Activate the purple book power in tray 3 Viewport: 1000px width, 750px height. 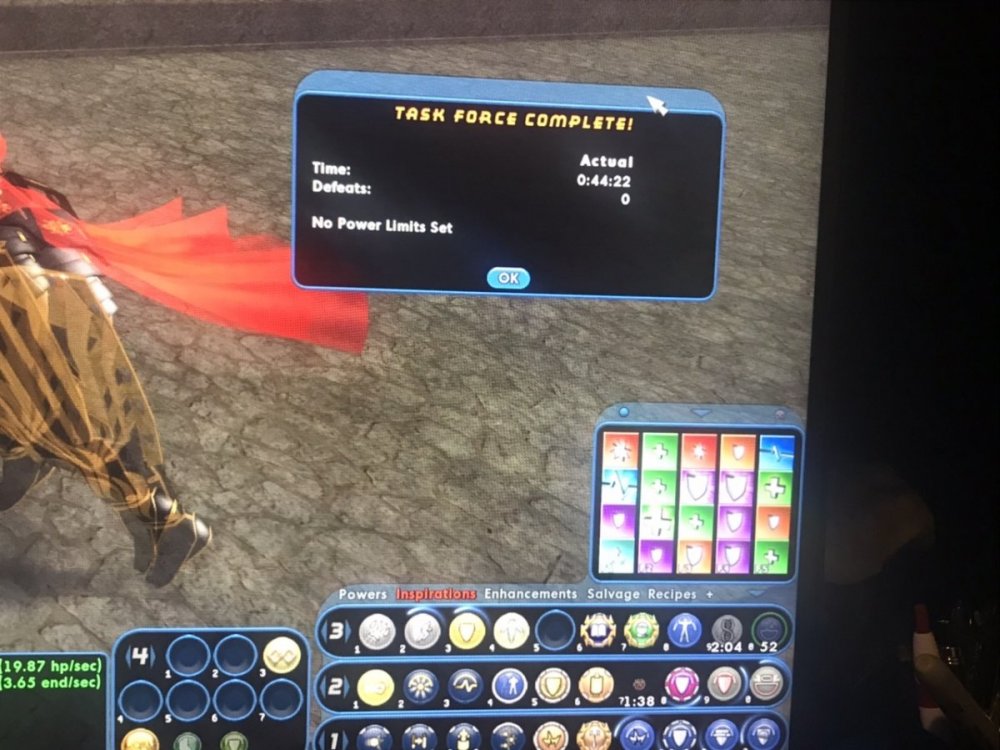[x=597, y=631]
